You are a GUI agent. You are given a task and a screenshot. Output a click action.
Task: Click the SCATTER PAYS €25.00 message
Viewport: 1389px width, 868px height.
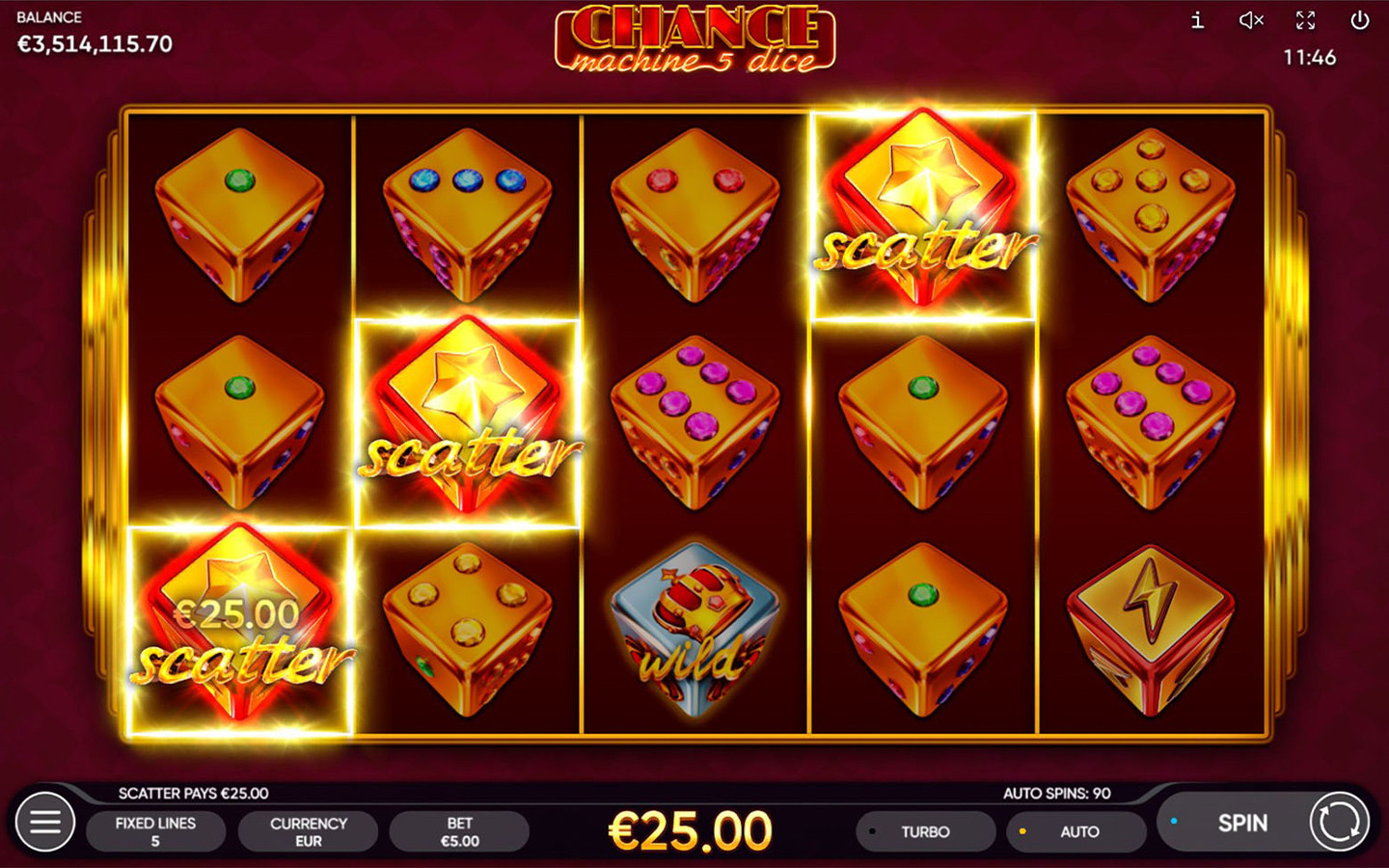192,793
